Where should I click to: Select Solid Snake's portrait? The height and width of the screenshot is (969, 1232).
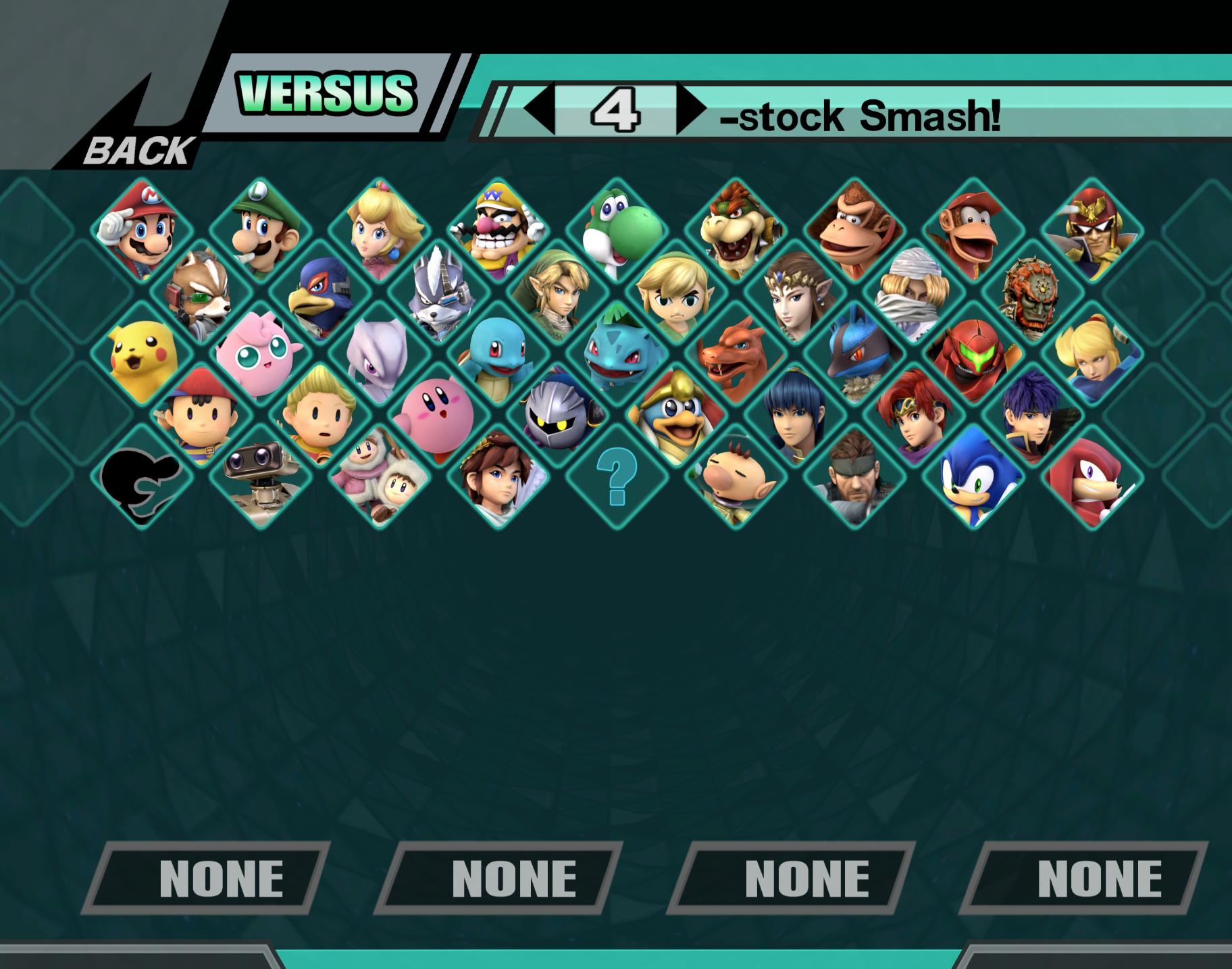pyautogui.click(x=854, y=477)
